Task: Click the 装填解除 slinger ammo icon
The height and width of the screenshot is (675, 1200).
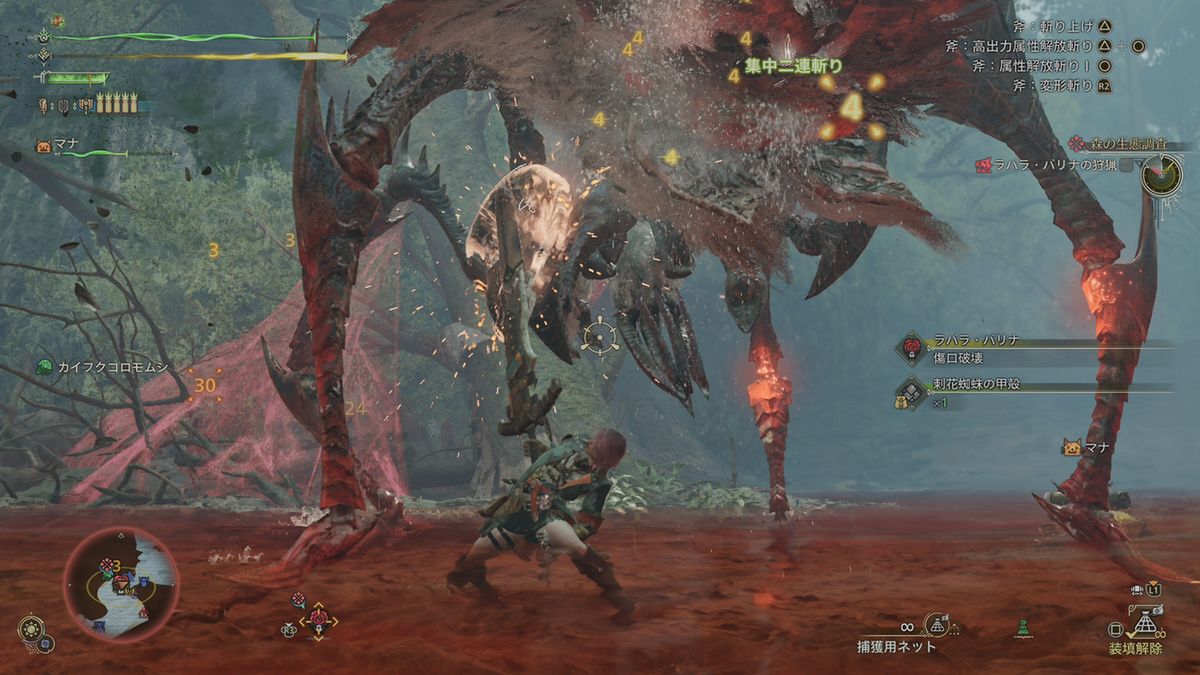Action: click(1144, 627)
